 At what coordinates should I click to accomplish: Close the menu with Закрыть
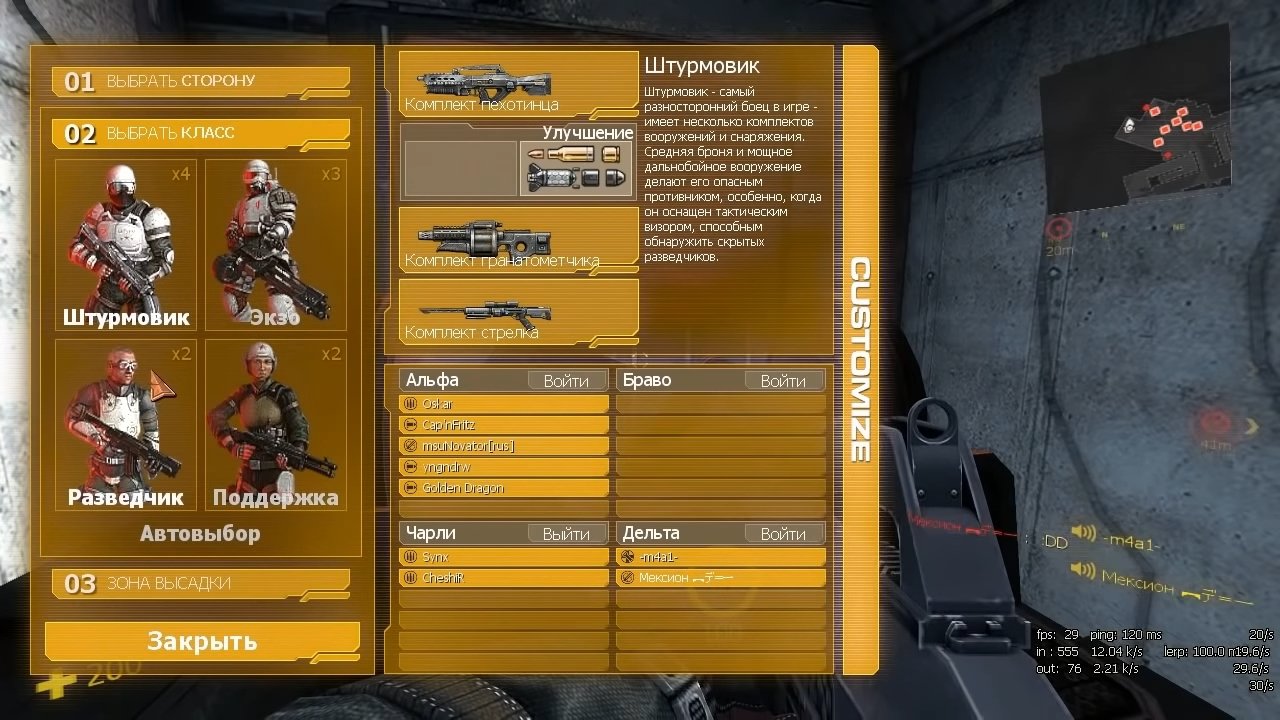202,641
